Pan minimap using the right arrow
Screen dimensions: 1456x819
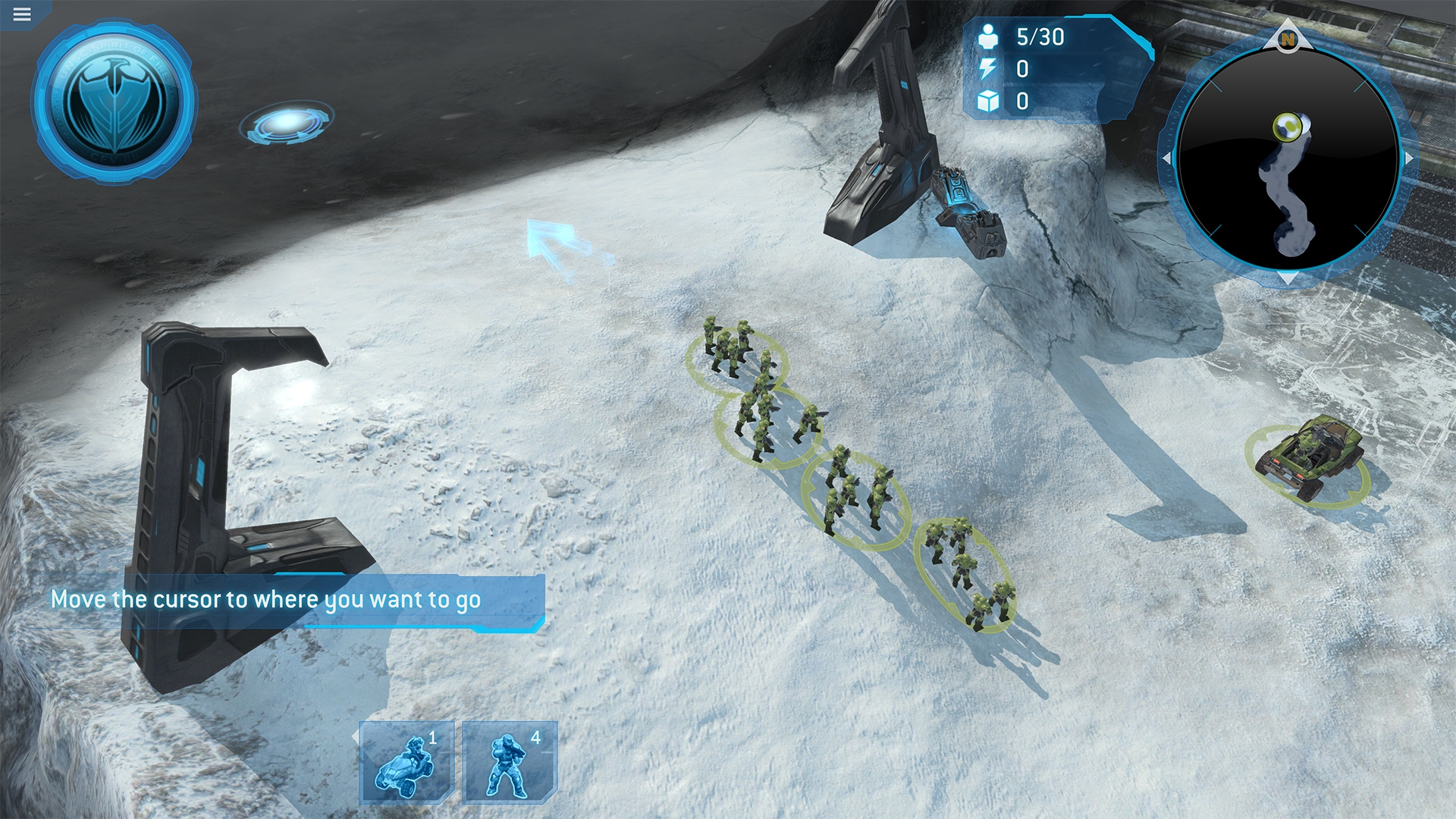[1408, 158]
